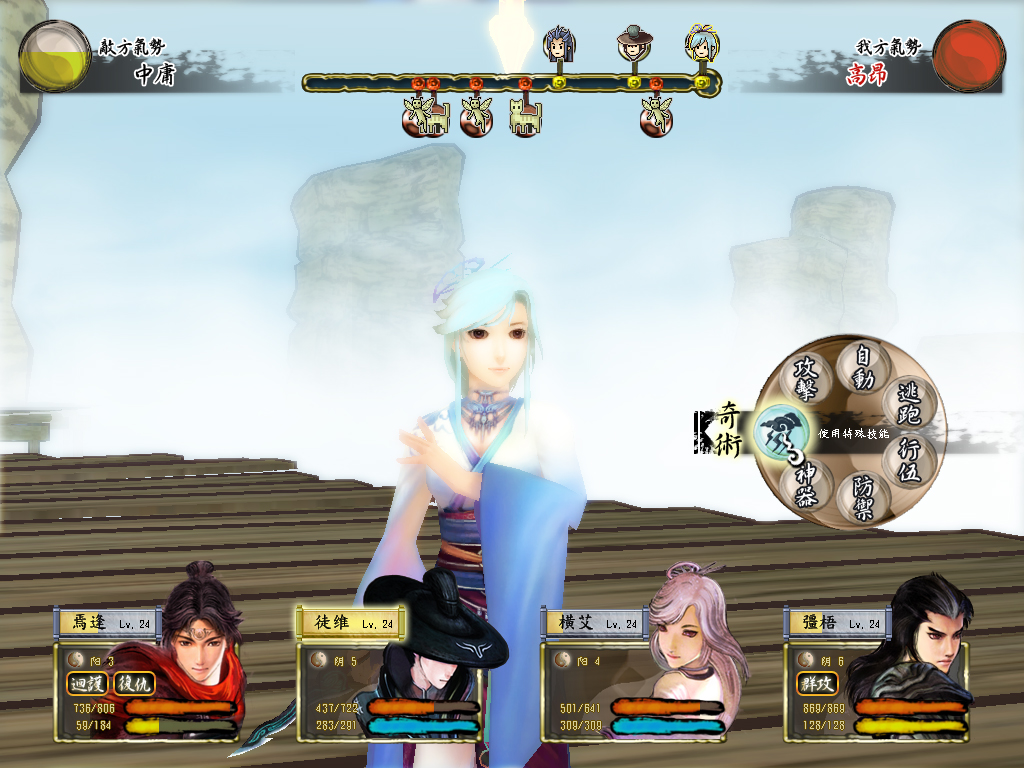Select party member 彊梧's status panel
The height and width of the screenshot is (768, 1024).
pos(878,674)
